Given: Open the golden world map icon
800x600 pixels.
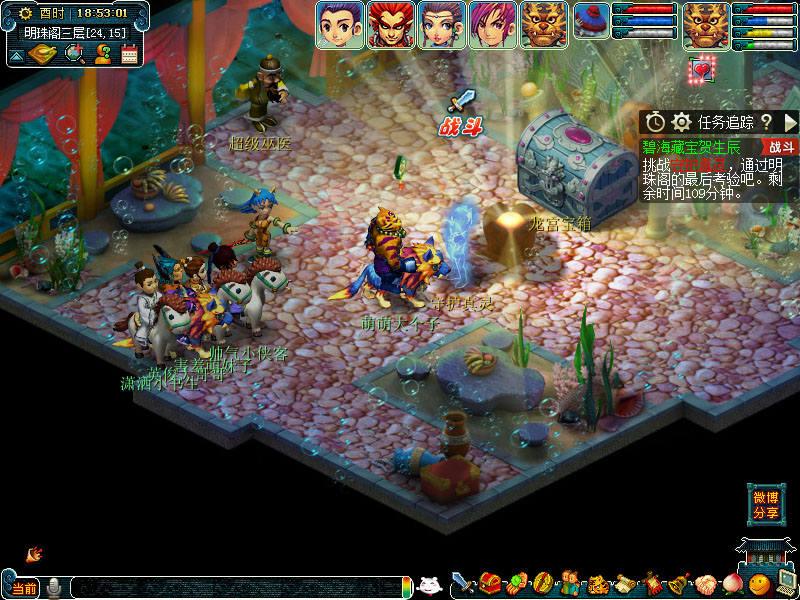Looking at the screenshot, I should [x=42, y=54].
